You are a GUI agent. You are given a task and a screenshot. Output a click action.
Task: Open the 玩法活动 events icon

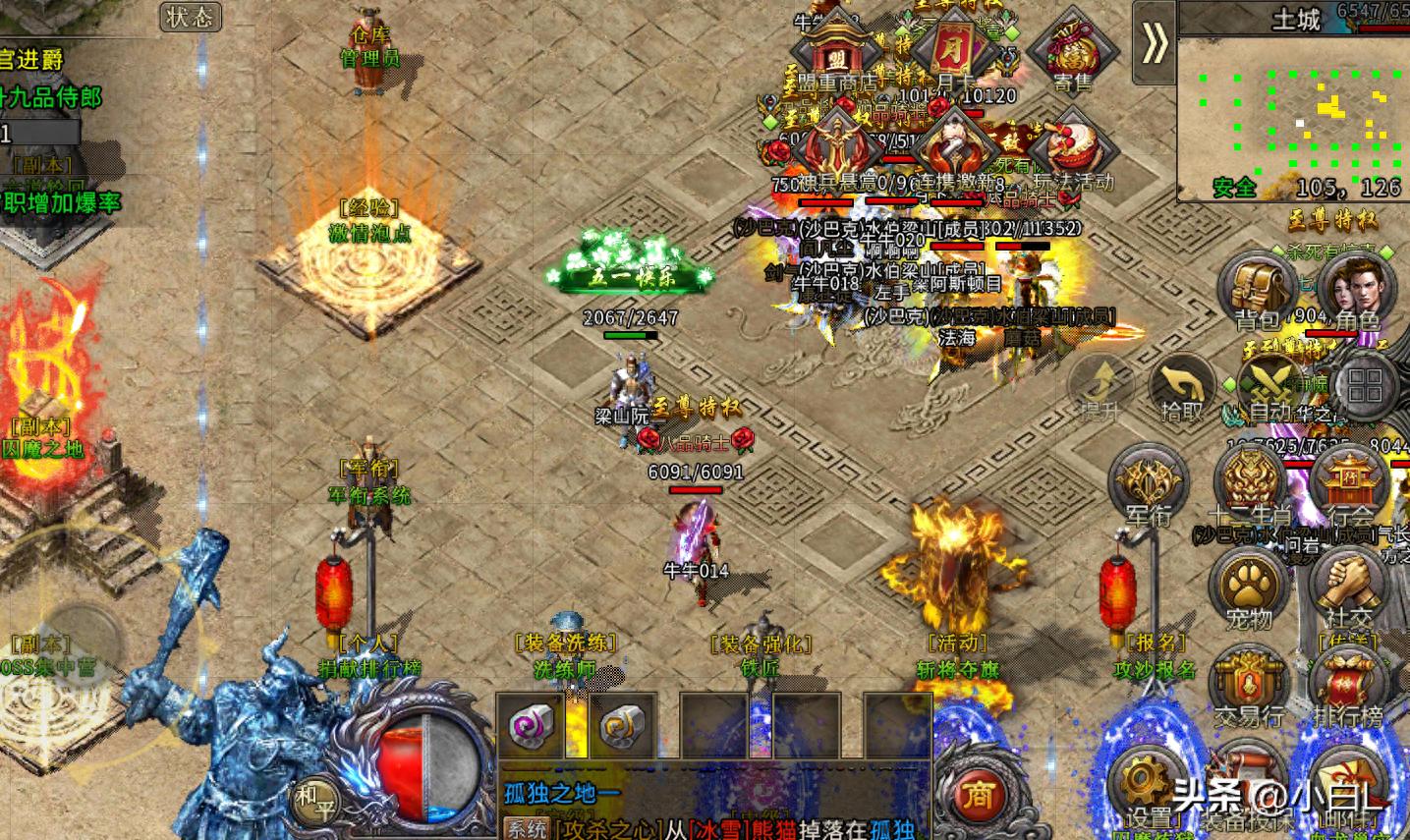[1073, 149]
